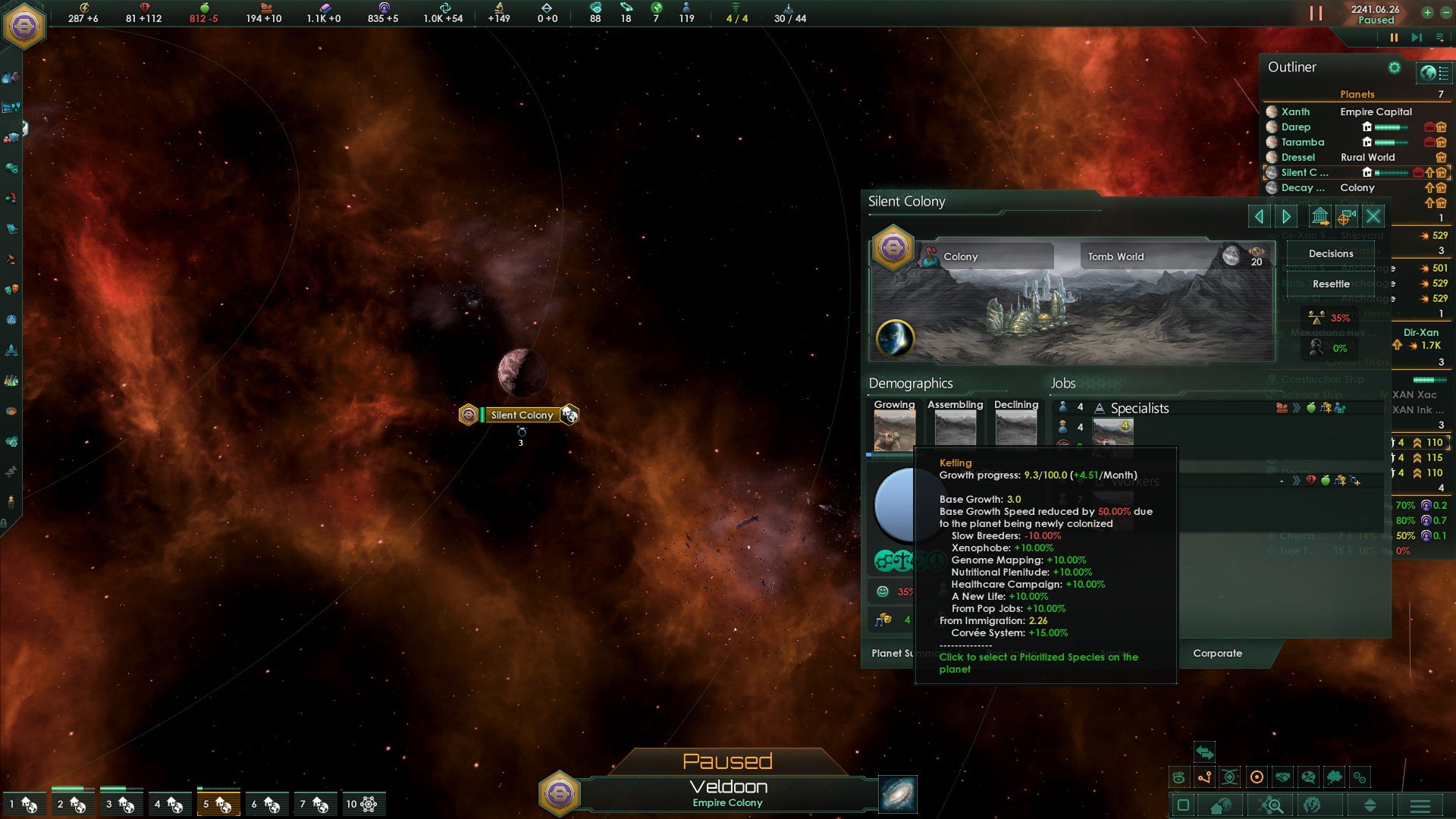Viewport: 1456px width, 819px height.
Task: Close the Silent Colony planet window
Action: coord(1373,217)
